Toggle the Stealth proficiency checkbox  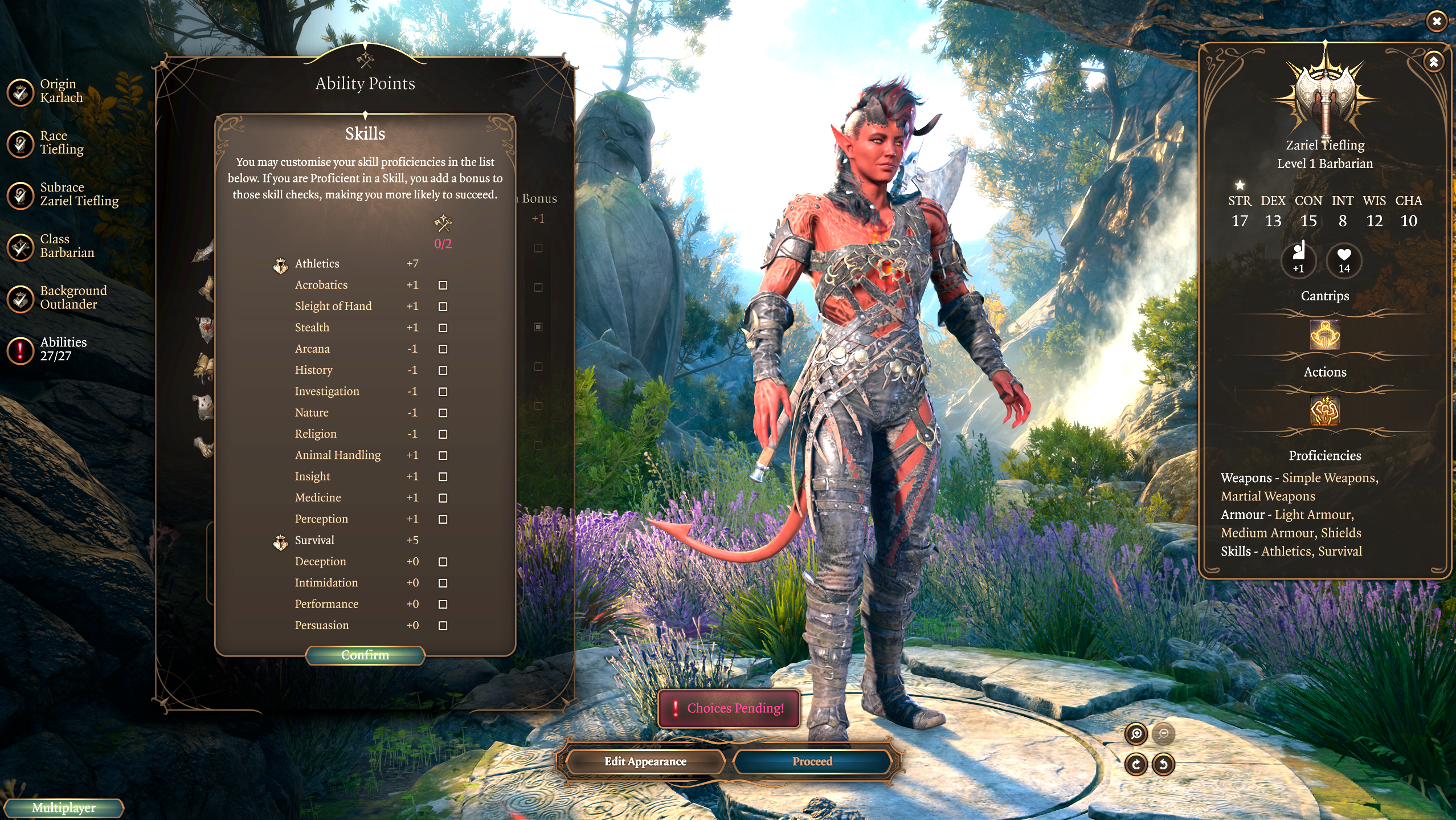443,328
